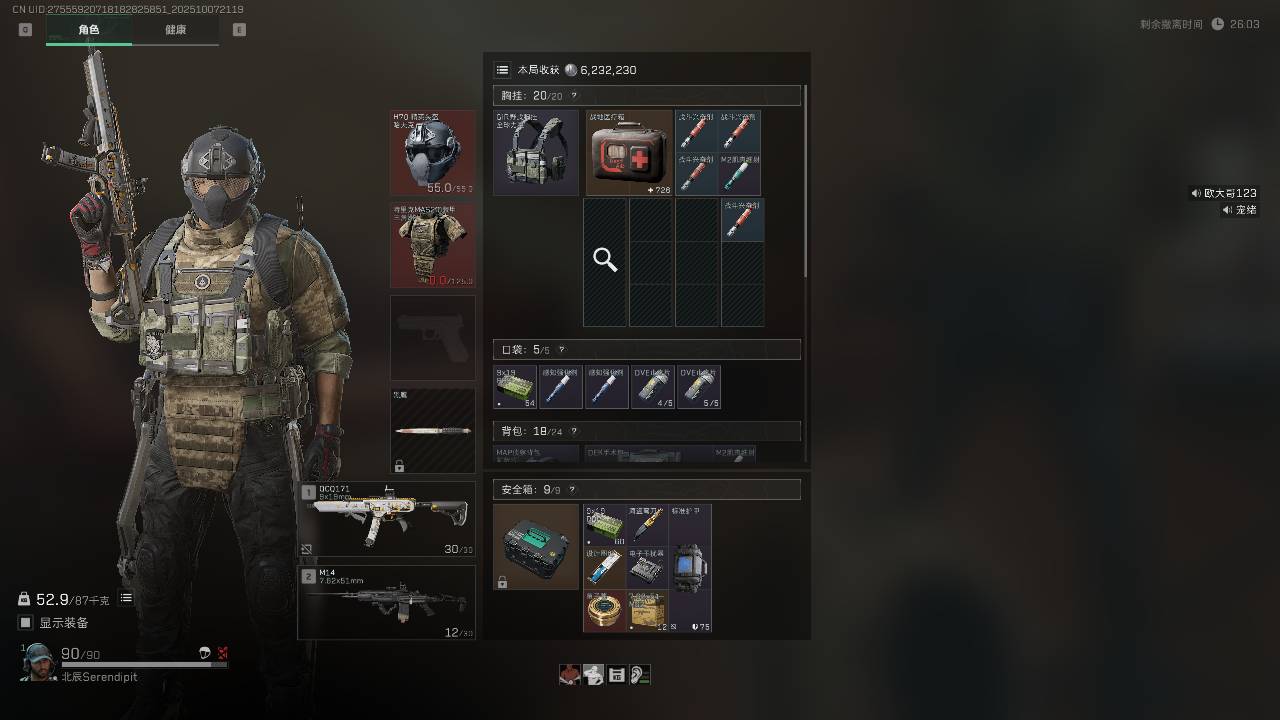Viewport: 1280px width, 720px height.
Task: Switch to the 健康 (Health) tab
Action: (175, 30)
